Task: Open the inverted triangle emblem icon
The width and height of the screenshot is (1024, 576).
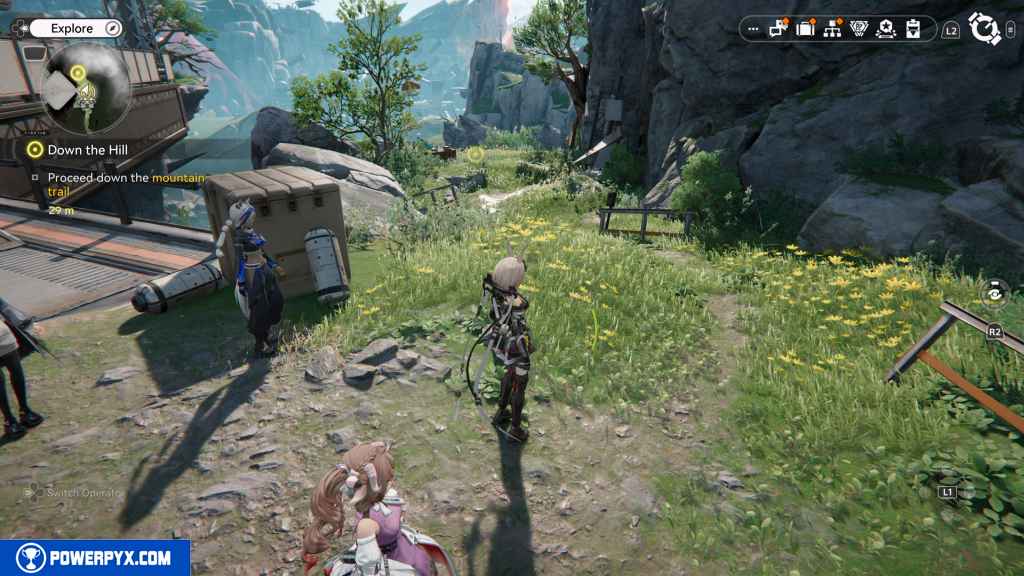Action: point(858,29)
